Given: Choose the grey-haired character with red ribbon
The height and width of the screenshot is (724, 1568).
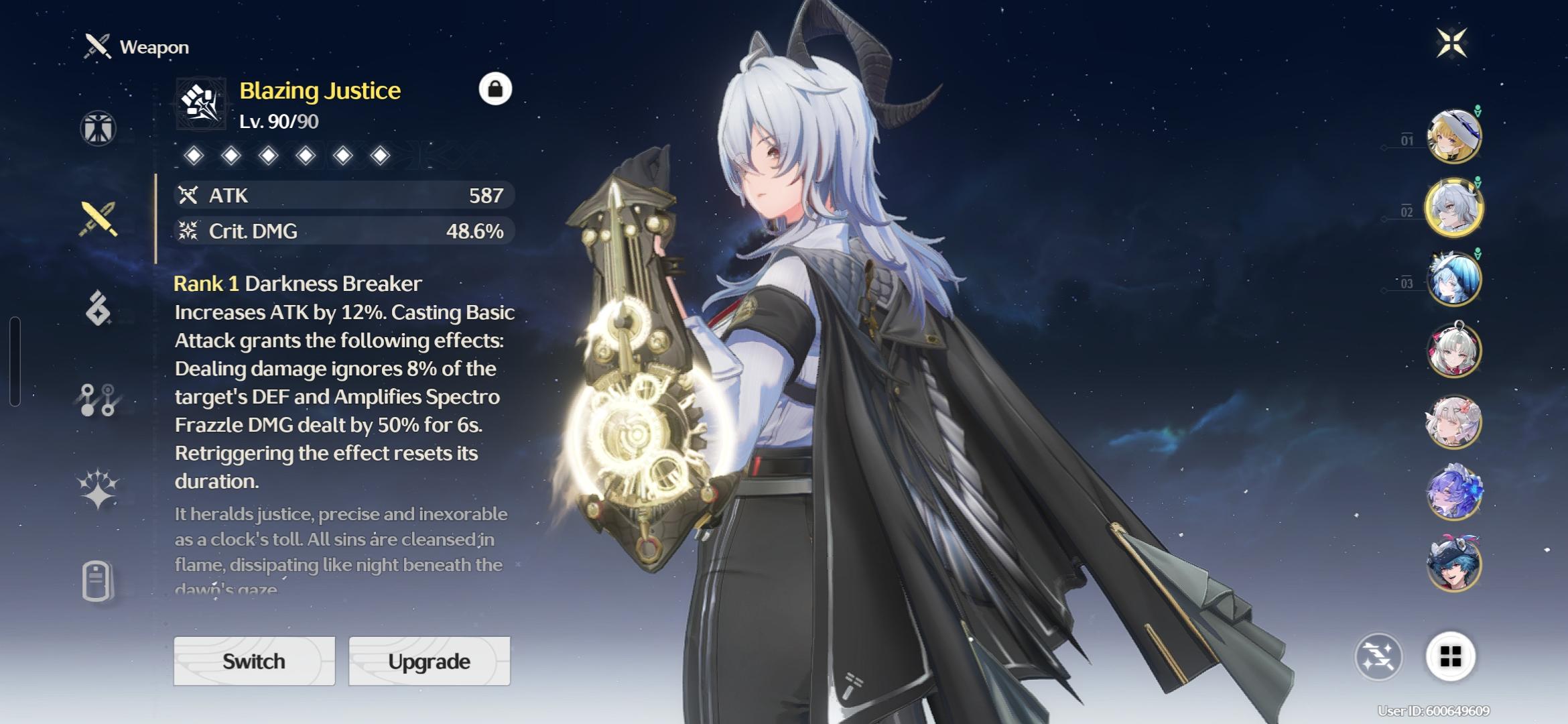Looking at the screenshot, I should point(1453,351).
